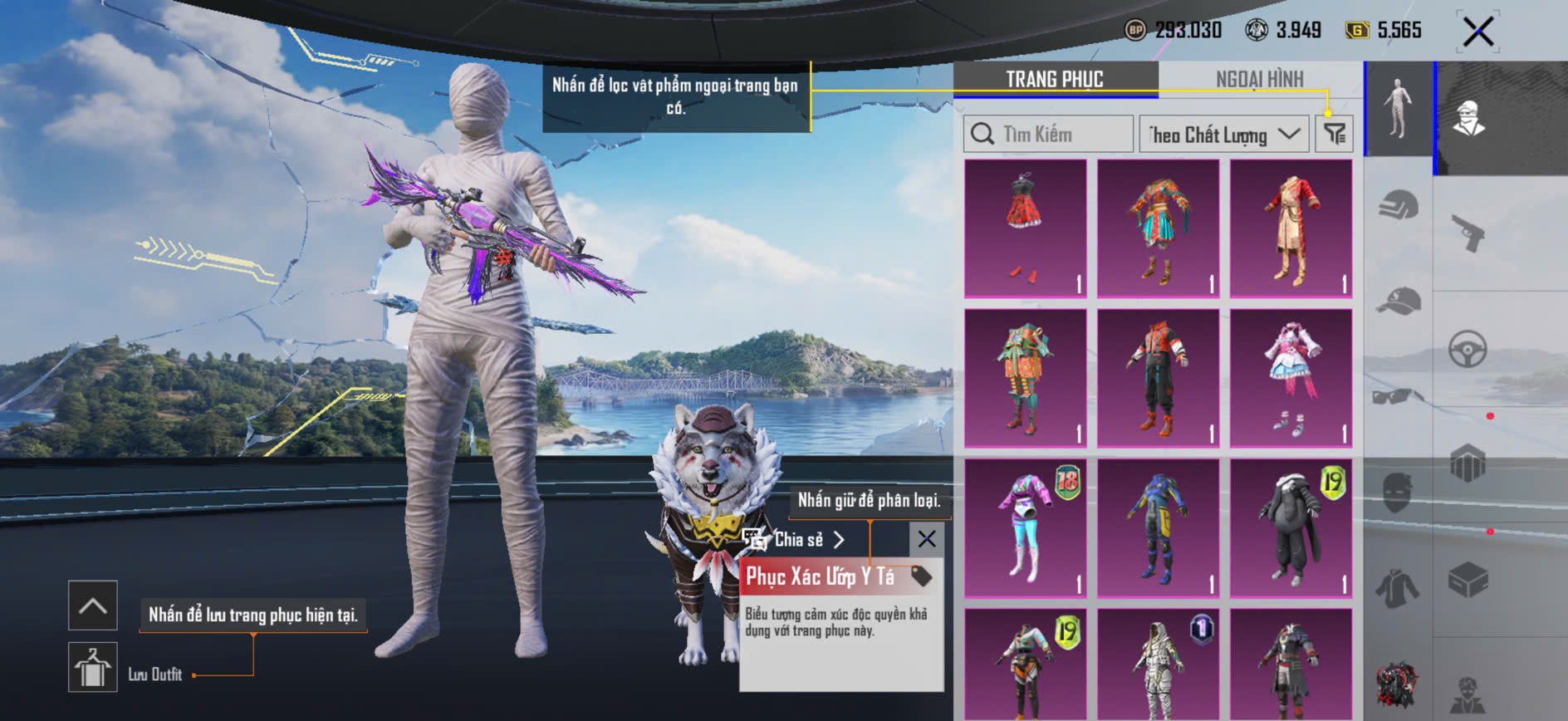Screen dimensions: 1568x721
Task: Open the cap headwear category
Action: [1399, 301]
